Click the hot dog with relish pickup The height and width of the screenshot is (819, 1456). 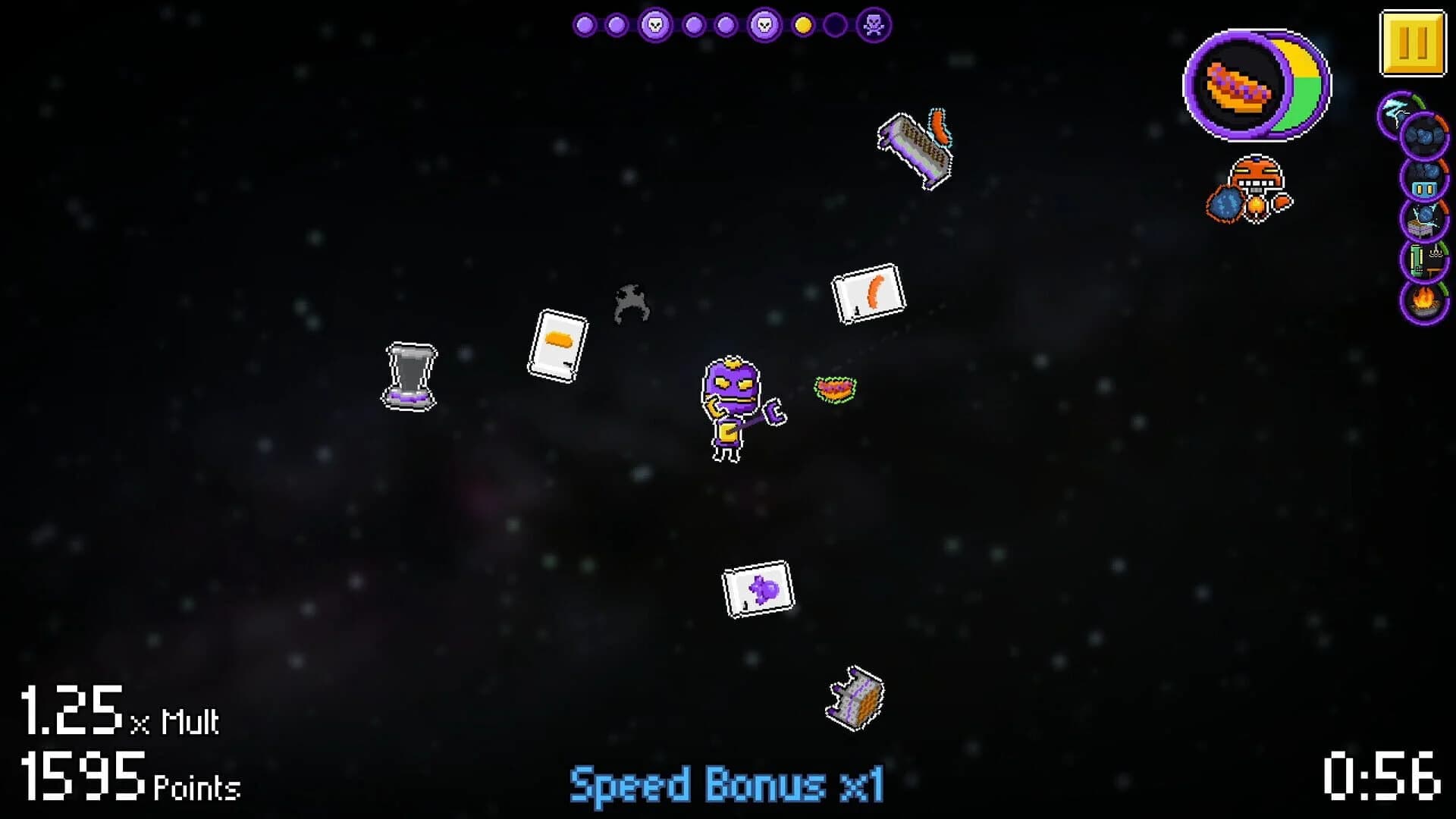[836, 389]
